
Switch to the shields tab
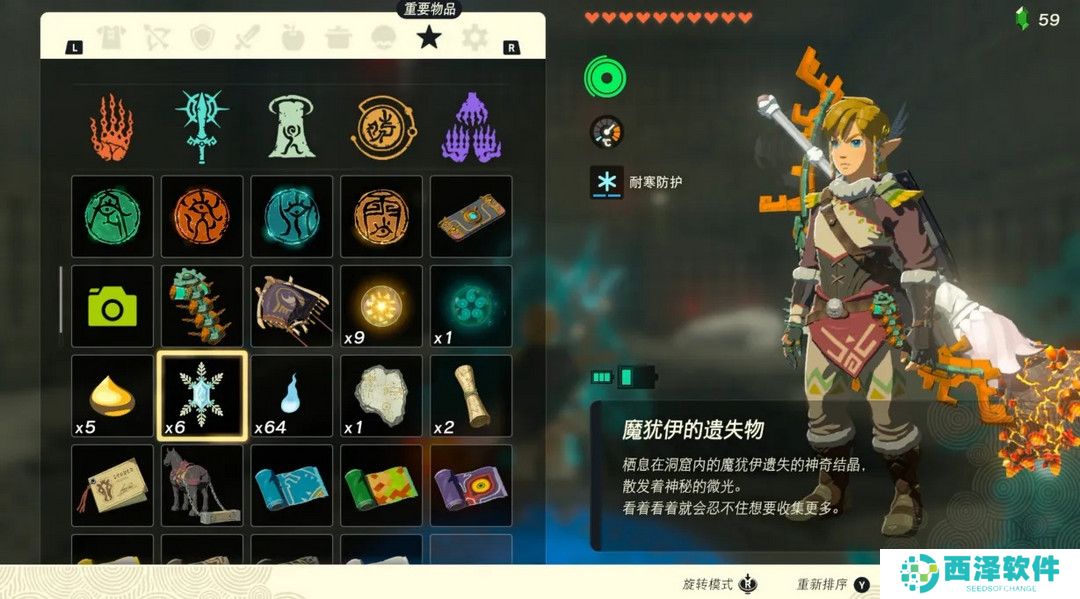pos(202,38)
